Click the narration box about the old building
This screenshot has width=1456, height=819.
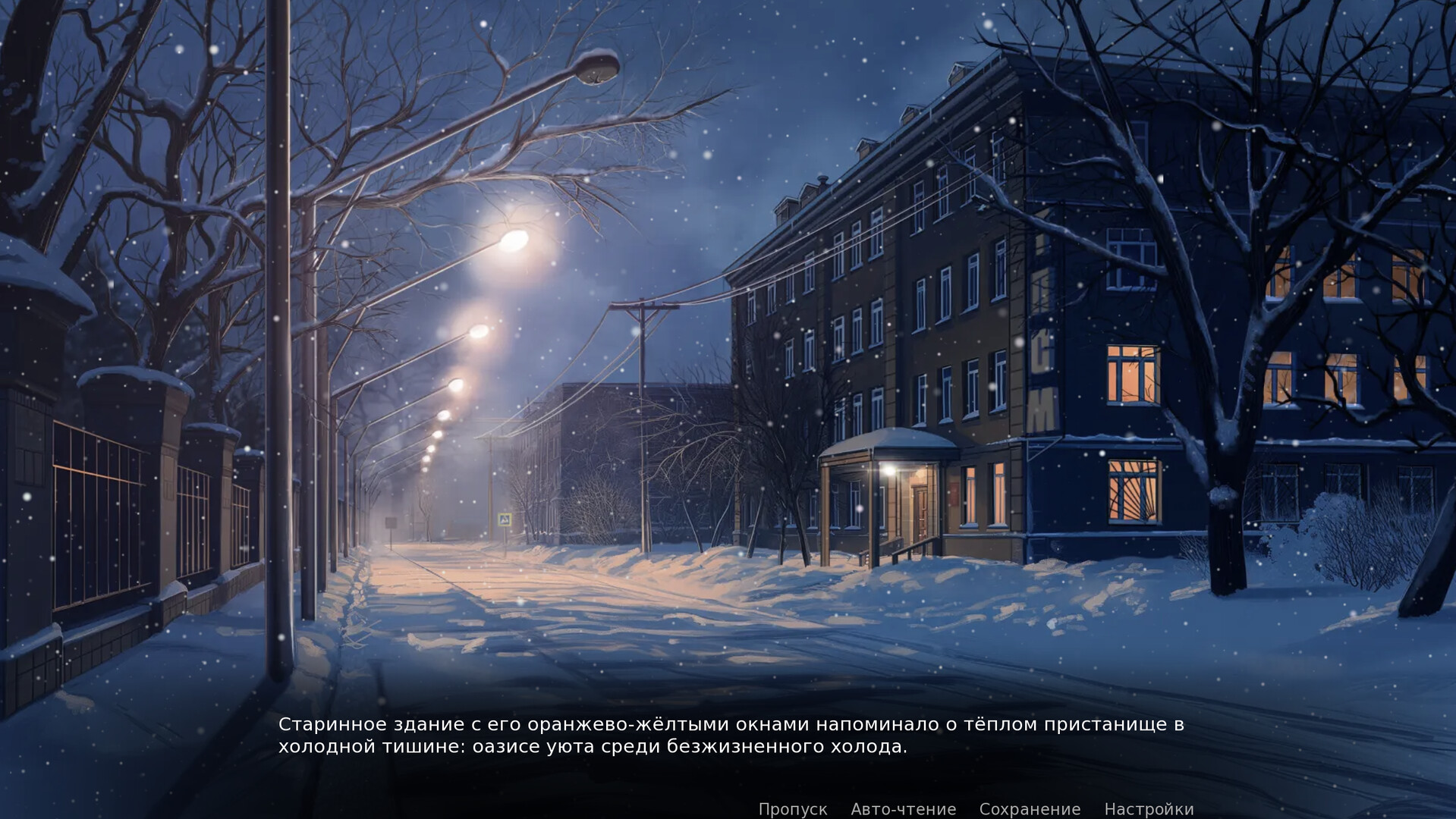point(728,736)
